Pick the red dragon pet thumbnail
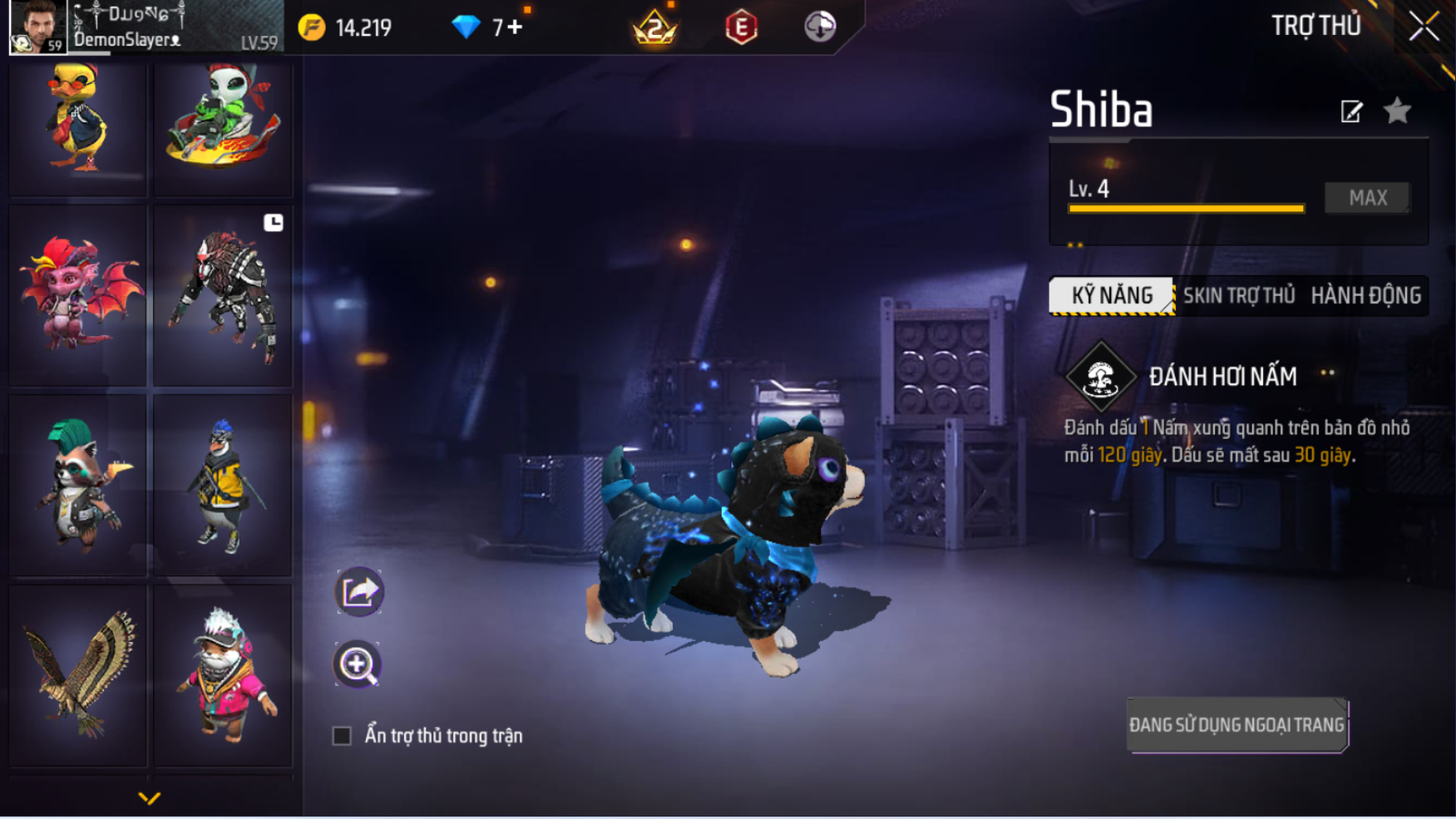Screen dimensions: 1456x819 (77, 295)
